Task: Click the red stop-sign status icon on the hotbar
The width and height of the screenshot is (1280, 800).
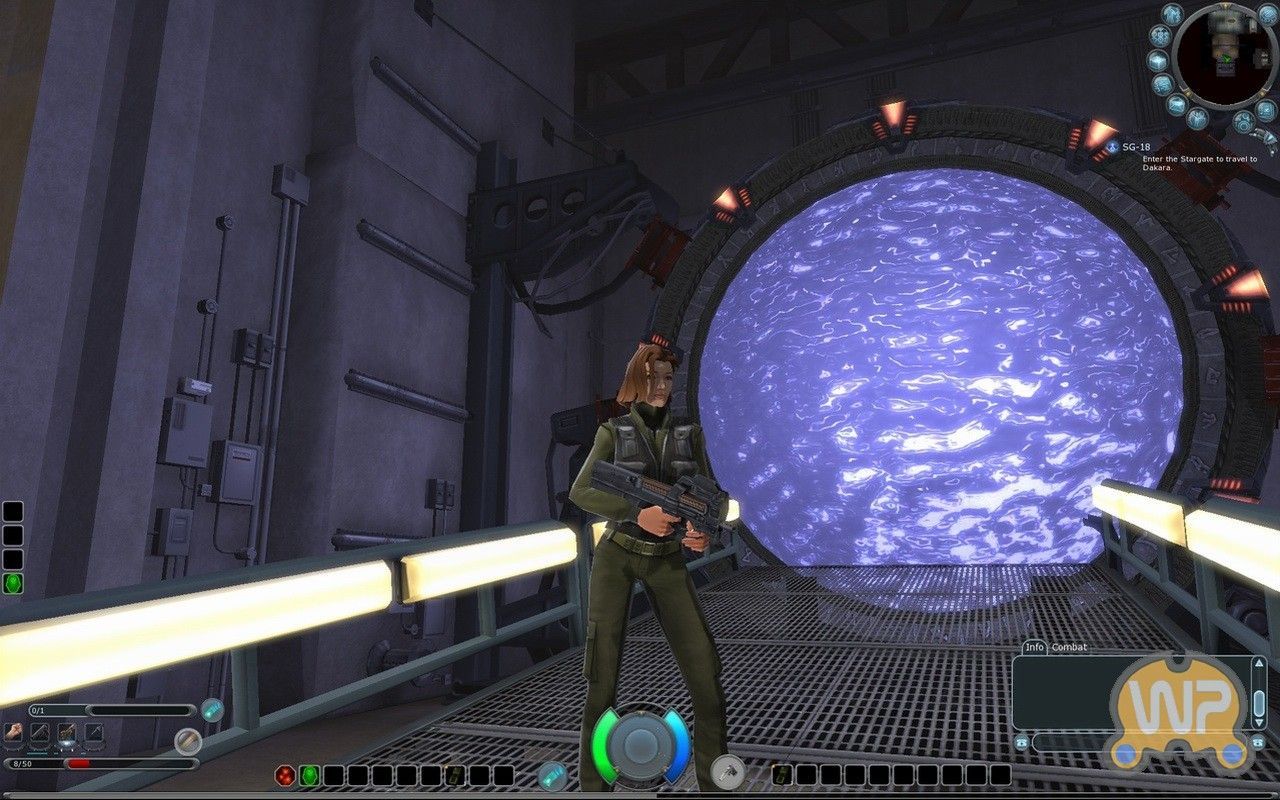Action: click(x=285, y=774)
